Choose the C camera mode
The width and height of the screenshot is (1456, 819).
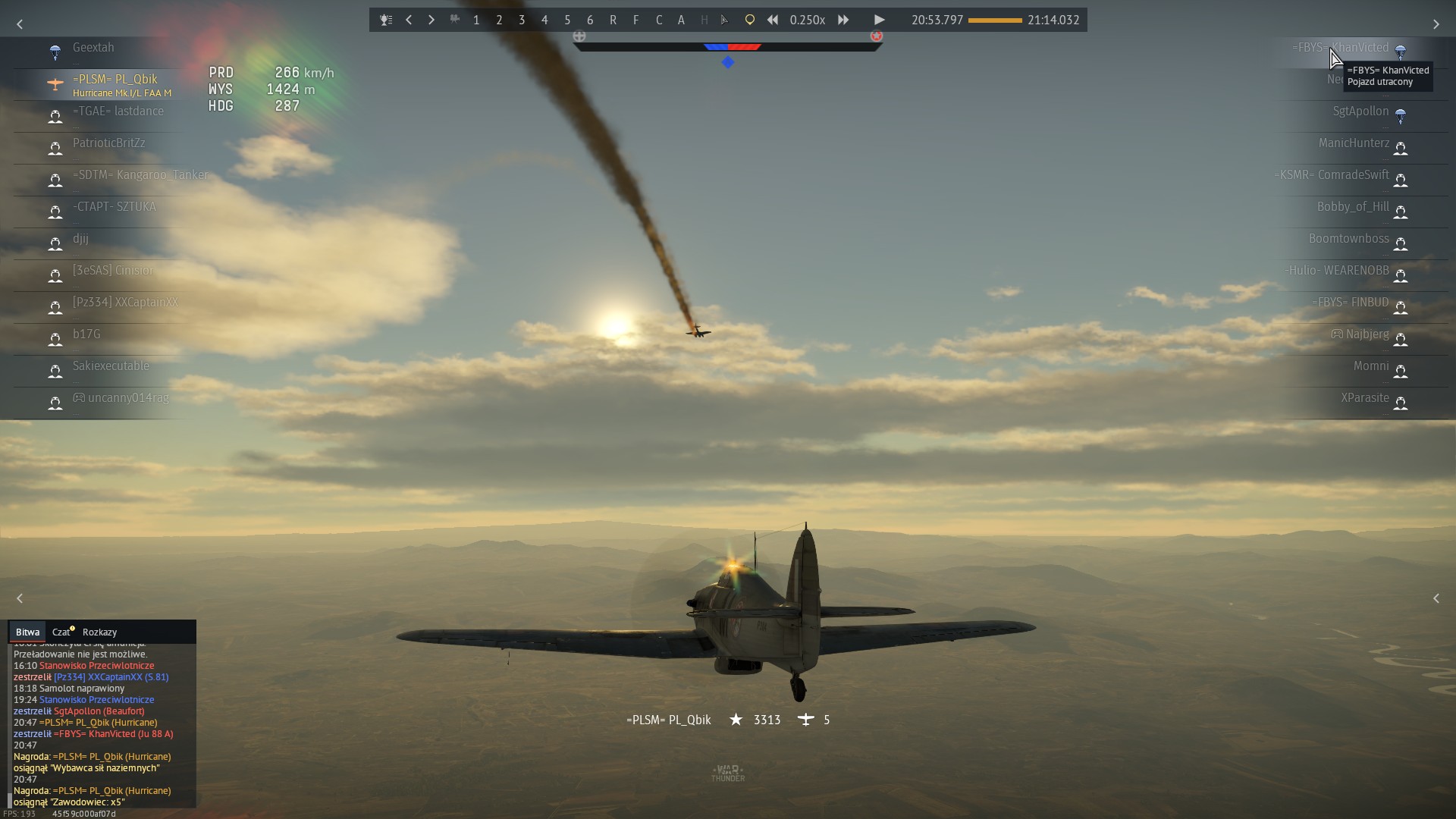point(658,20)
